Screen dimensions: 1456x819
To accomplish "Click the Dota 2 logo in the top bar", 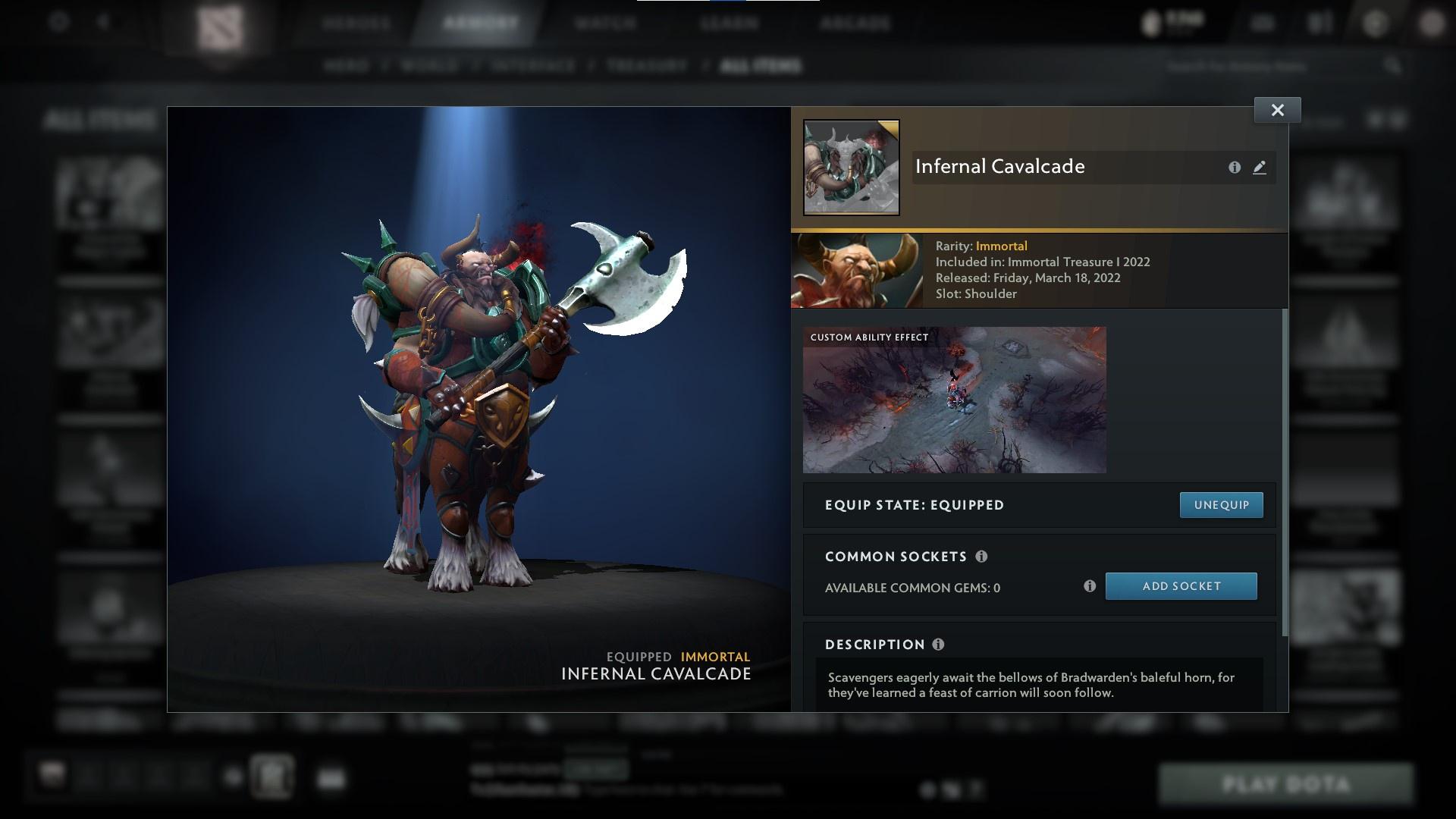I will tap(222, 24).
